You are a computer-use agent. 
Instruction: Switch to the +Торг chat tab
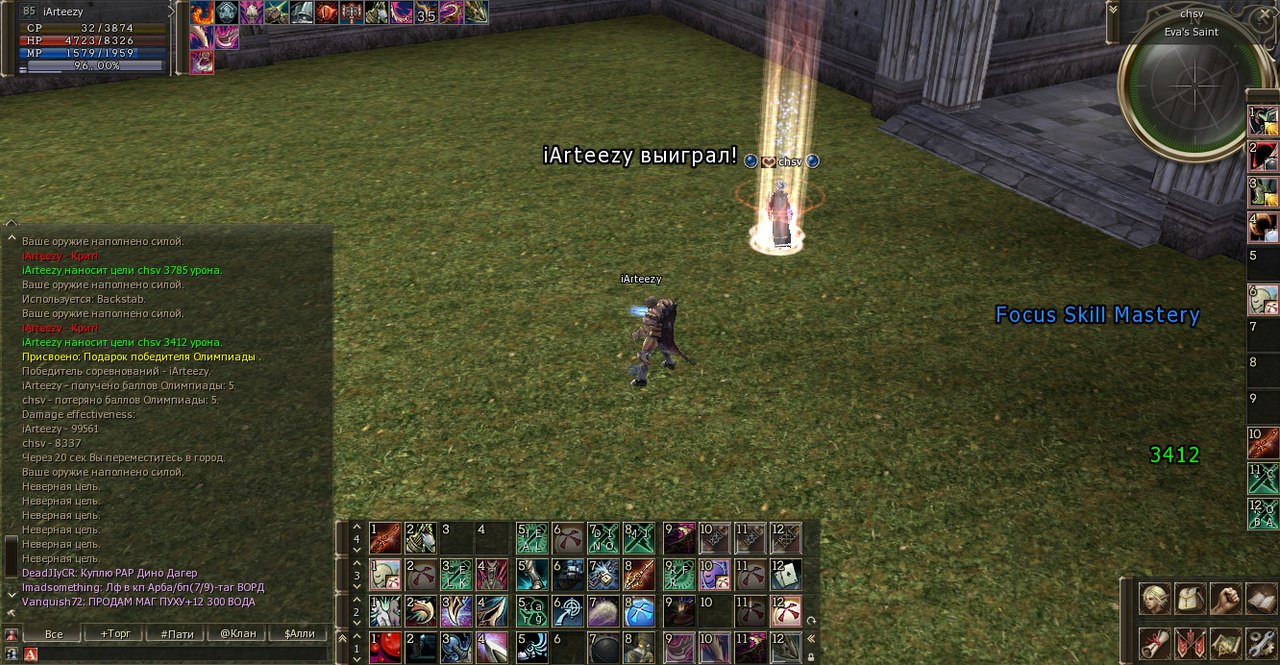pyautogui.click(x=115, y=634)
